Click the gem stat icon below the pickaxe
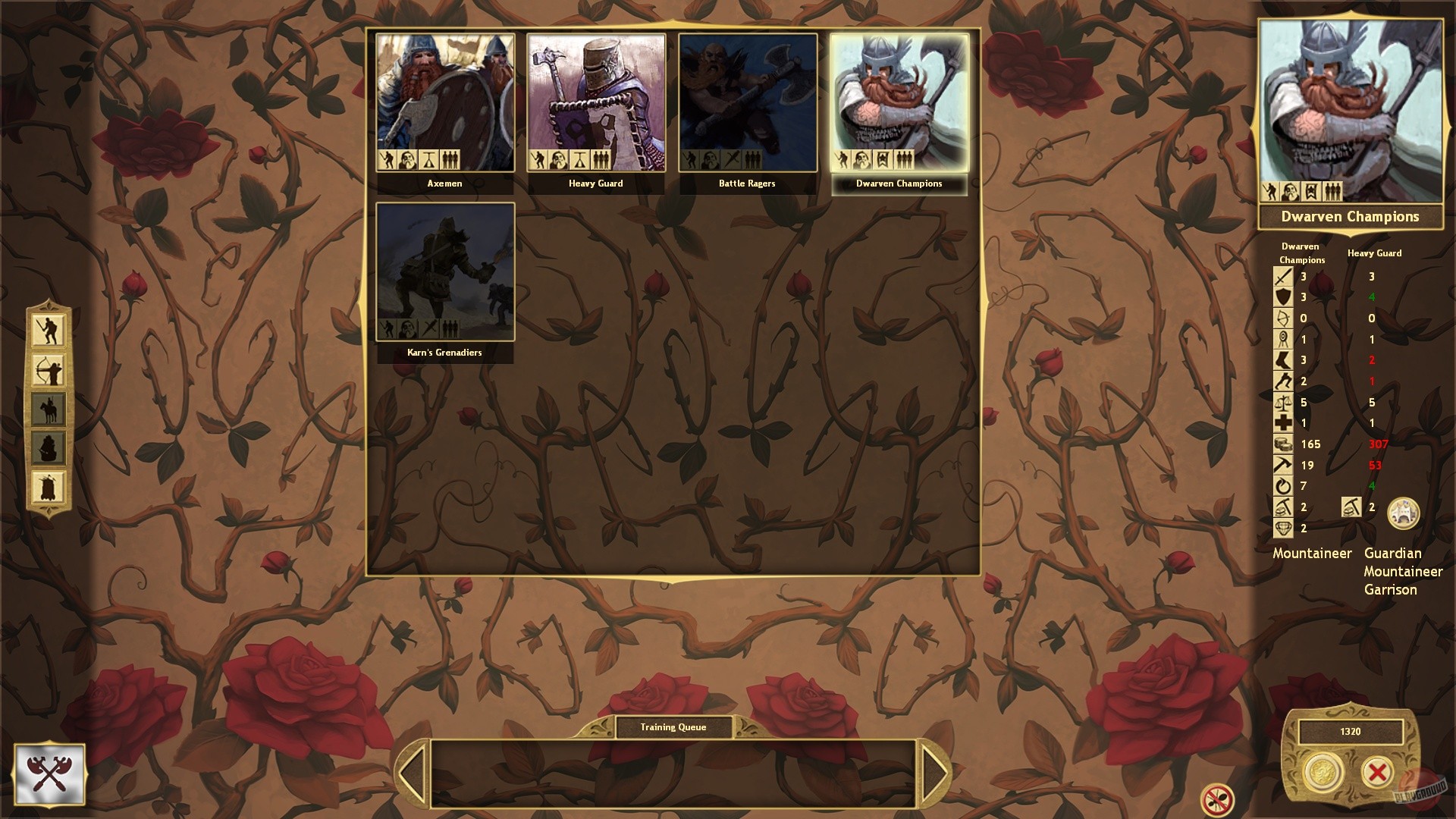 1283,526
